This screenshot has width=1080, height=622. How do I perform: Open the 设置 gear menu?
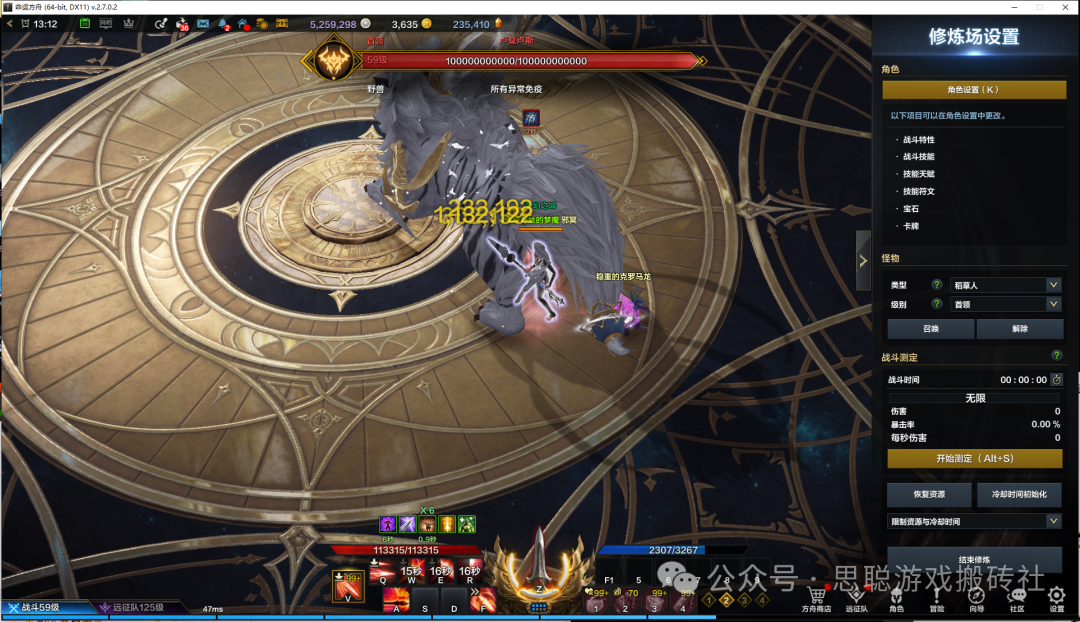pyautogui.click(x=1056, y=598)
